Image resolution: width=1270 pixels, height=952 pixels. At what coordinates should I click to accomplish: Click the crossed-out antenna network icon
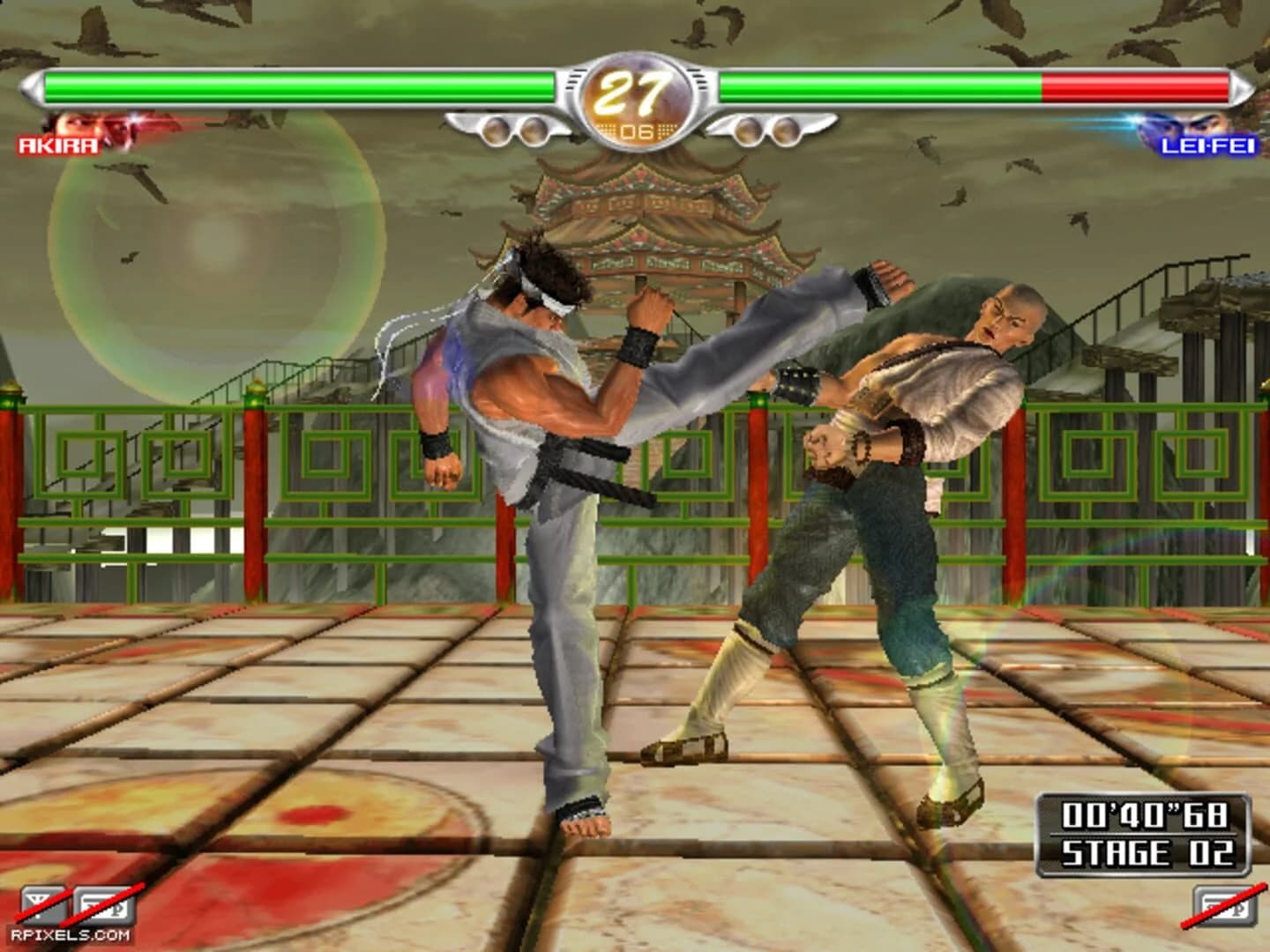[41, 904]
